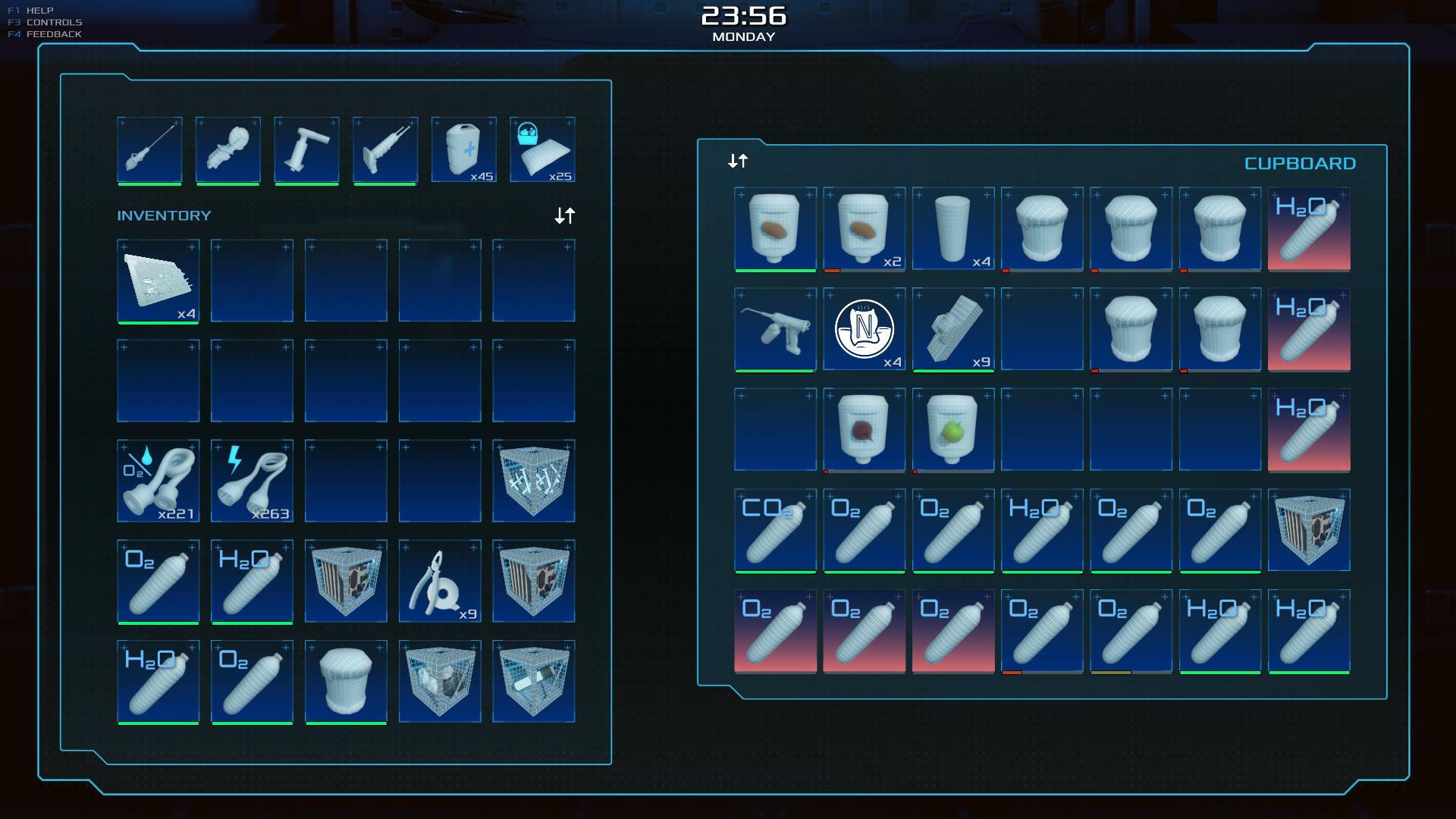The image size is (1456, 819).
Task: Select the medkit canister with x45
Action: [x=464, y=149]
